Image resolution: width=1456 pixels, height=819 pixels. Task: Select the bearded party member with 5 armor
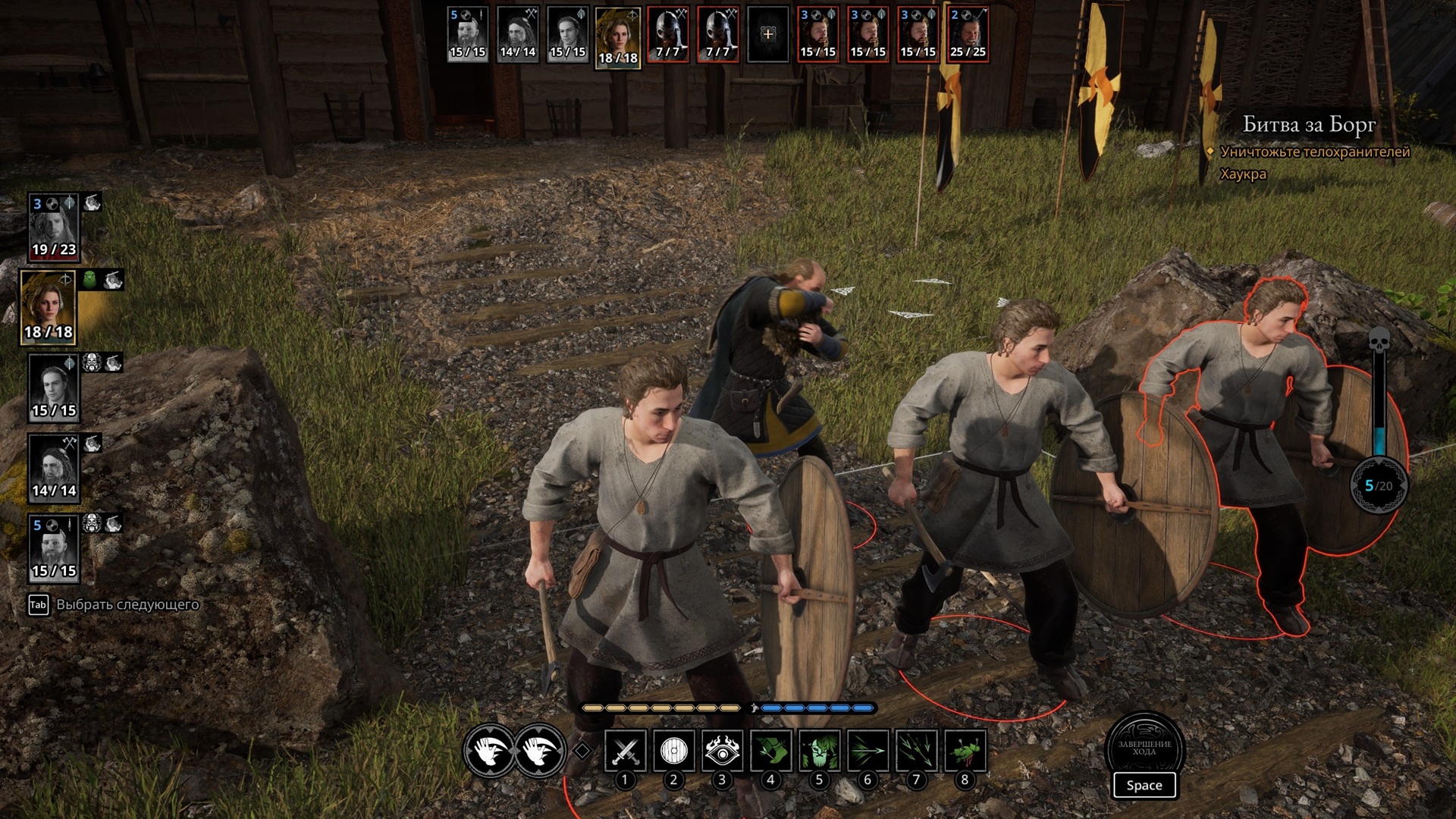[53, 548]
